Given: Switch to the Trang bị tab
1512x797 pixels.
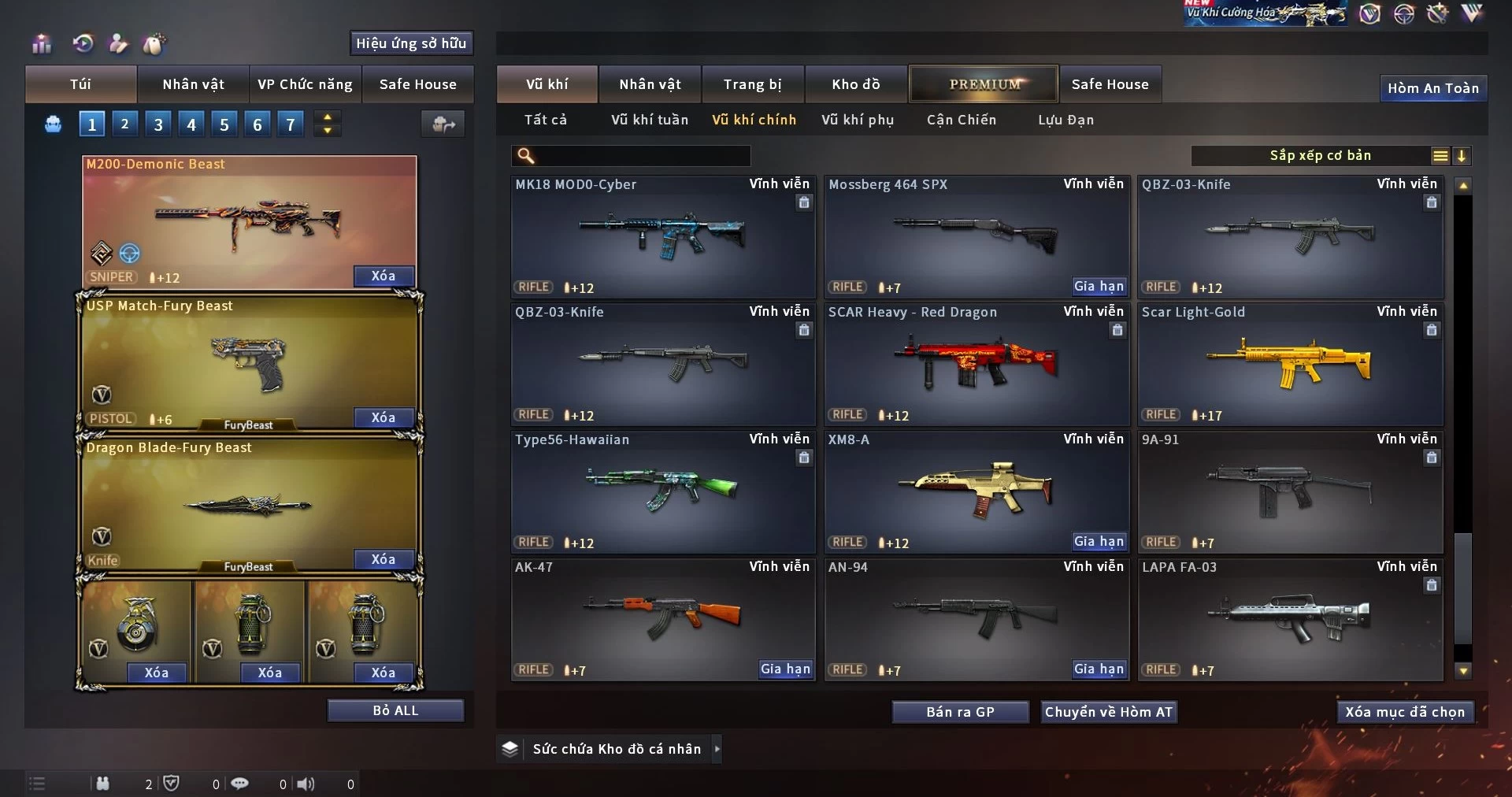Looking at the screenshot, I should pos(752,84).
